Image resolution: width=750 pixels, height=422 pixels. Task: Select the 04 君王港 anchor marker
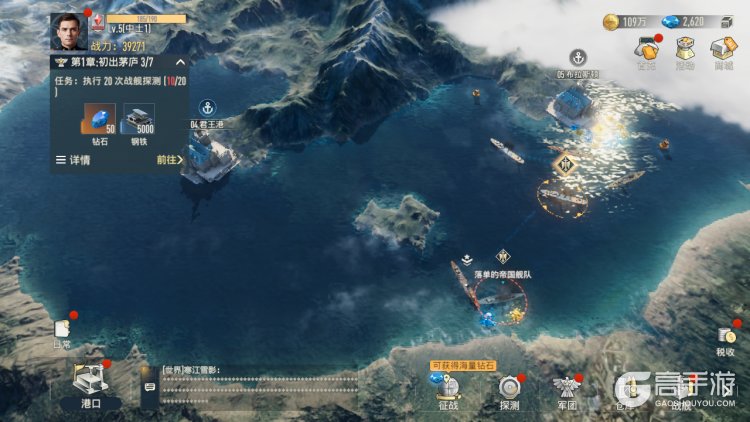coord(208,107)
